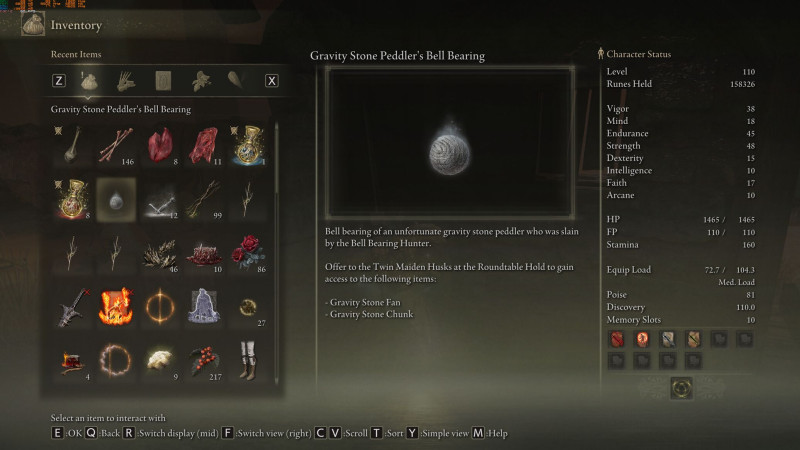Viewport: 800px width, 450px height.
Task: Open the pouch category tab in Recent Items
Action: pos(90,80)
